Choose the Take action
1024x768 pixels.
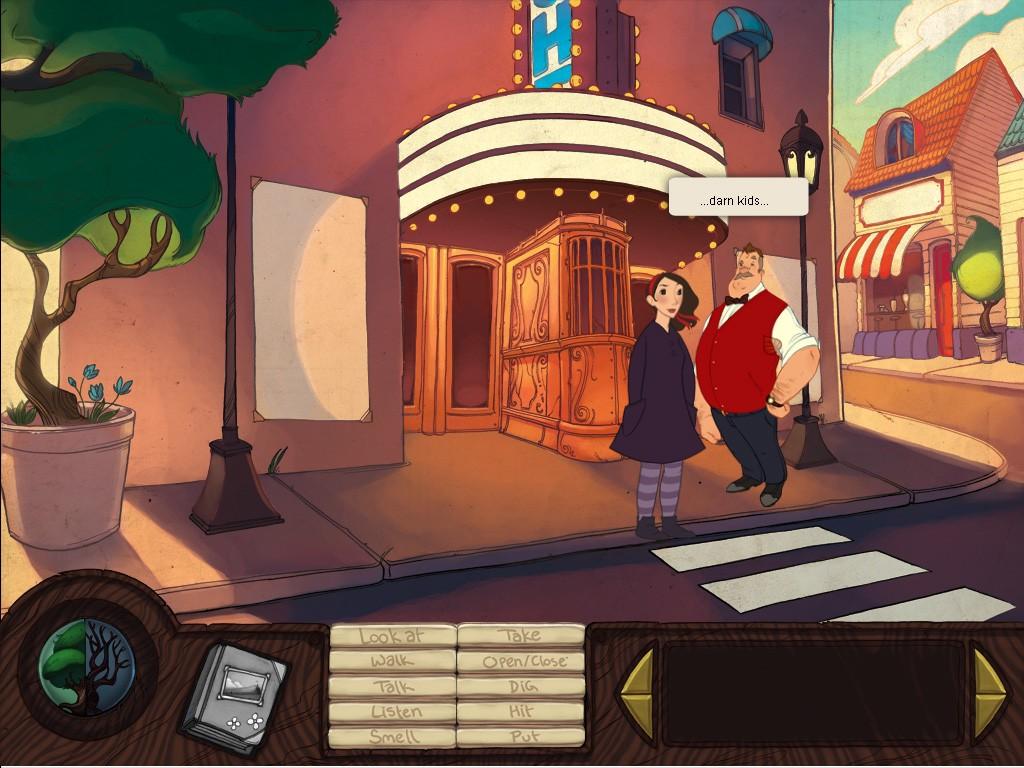[x=520, y=636]
